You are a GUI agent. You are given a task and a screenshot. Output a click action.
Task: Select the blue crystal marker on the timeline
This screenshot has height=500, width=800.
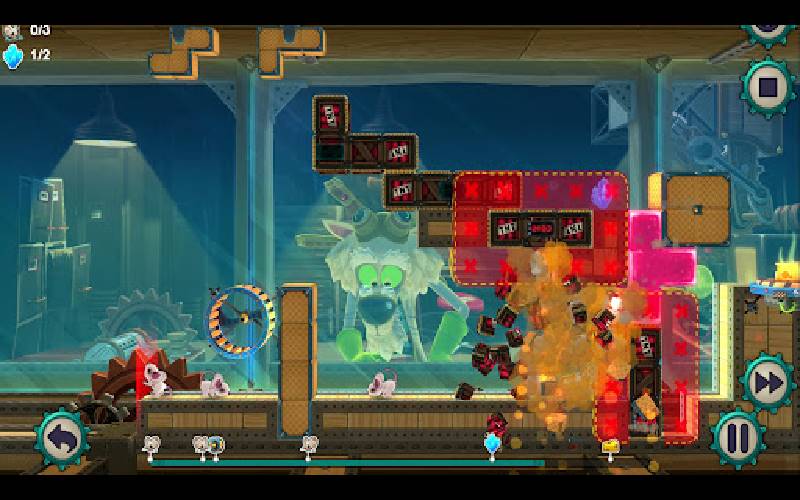tap(491, 443)
